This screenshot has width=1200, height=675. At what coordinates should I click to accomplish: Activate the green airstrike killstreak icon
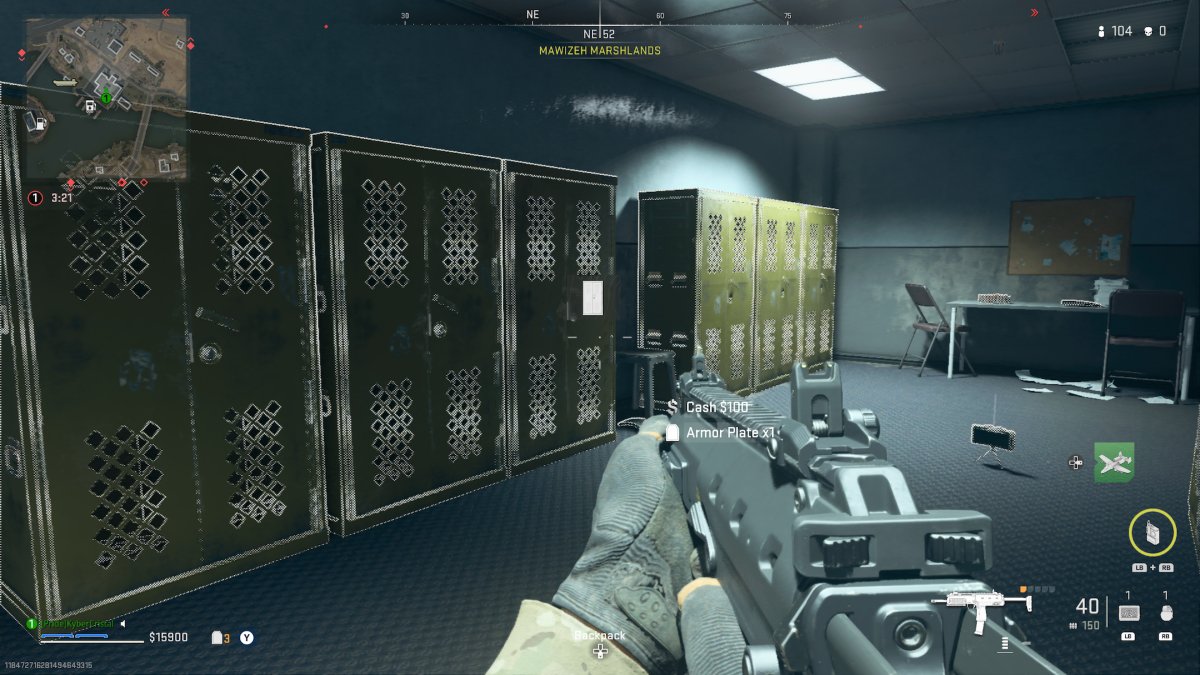coord(1114,462)
